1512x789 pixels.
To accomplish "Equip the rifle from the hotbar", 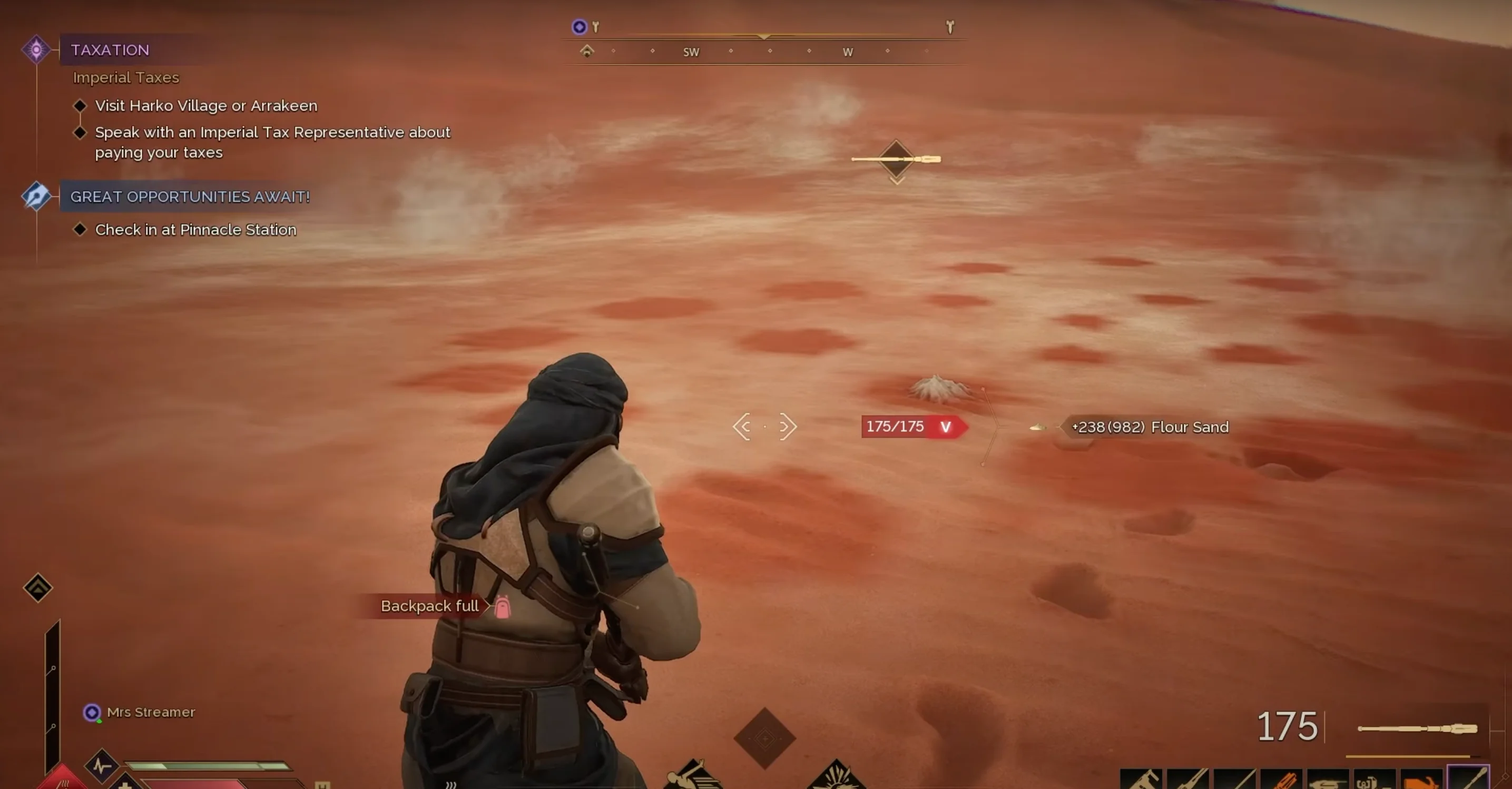I will point(1187,780).
